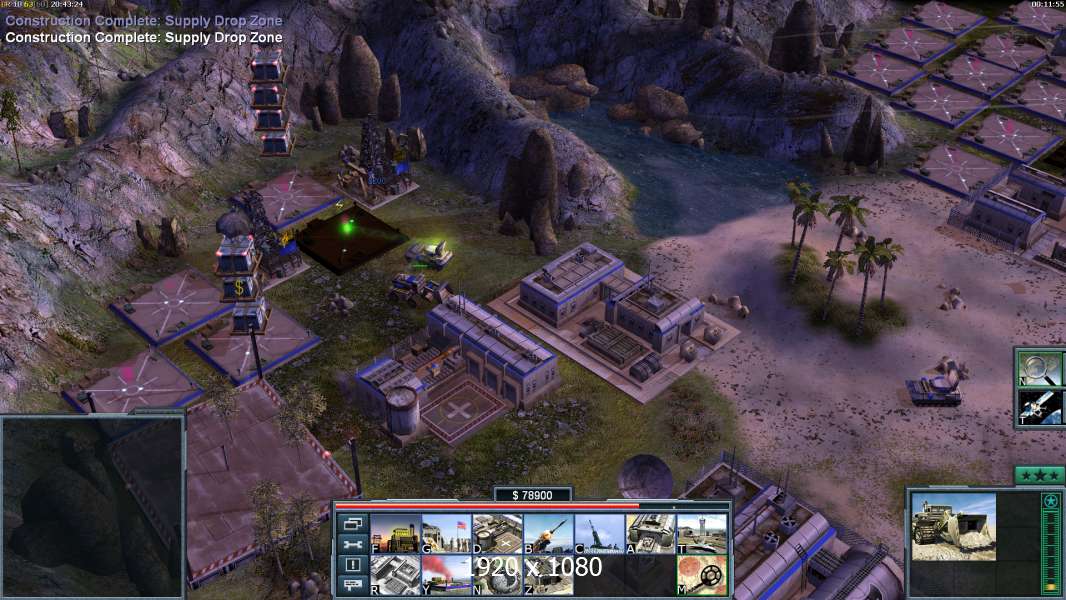Click the wrench button on command bar
Image resolution: width=1066 pixels, height=600 pixels.
tap(352, 545)
